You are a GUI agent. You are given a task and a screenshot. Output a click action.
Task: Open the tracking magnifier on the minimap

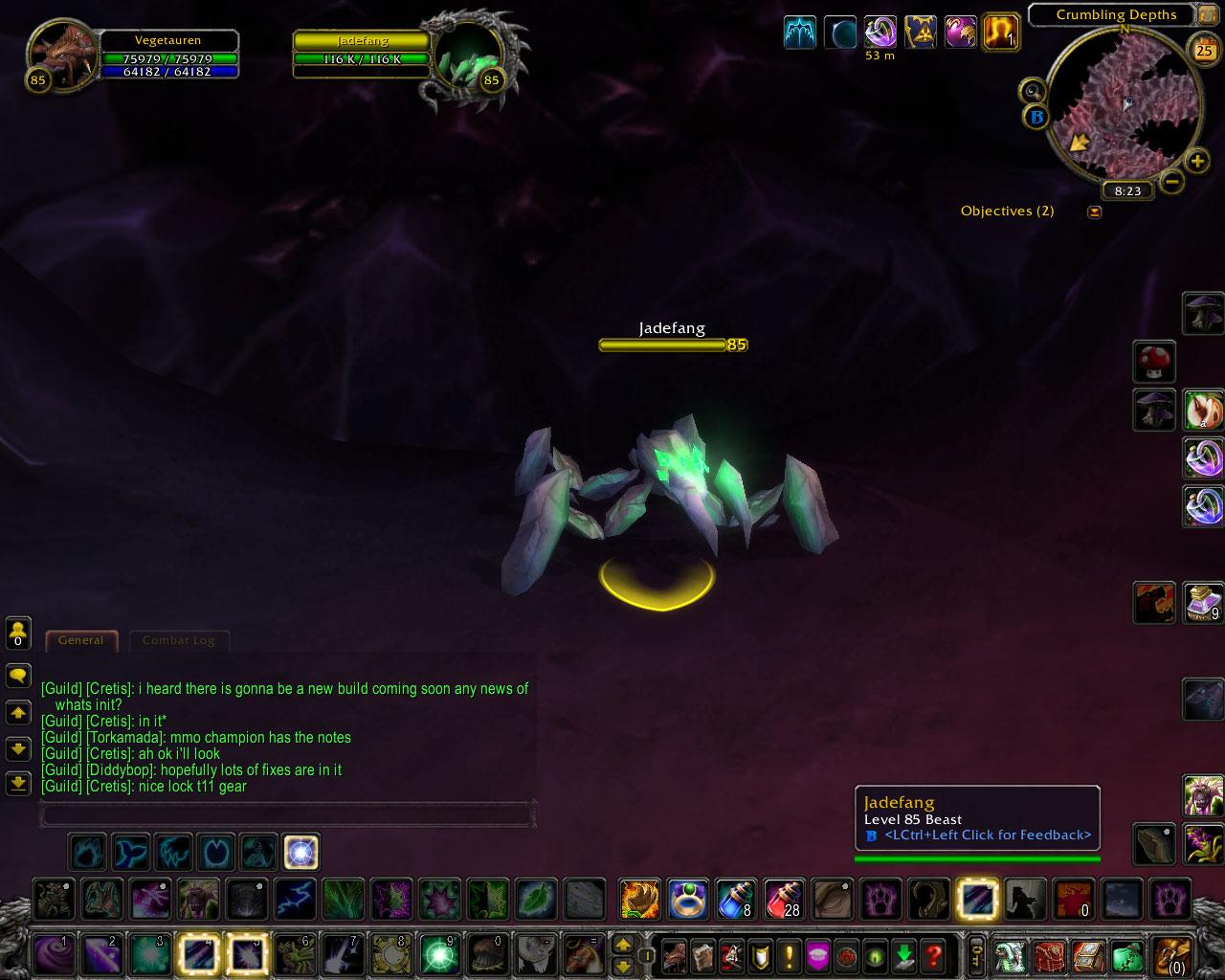[1032, 90]
